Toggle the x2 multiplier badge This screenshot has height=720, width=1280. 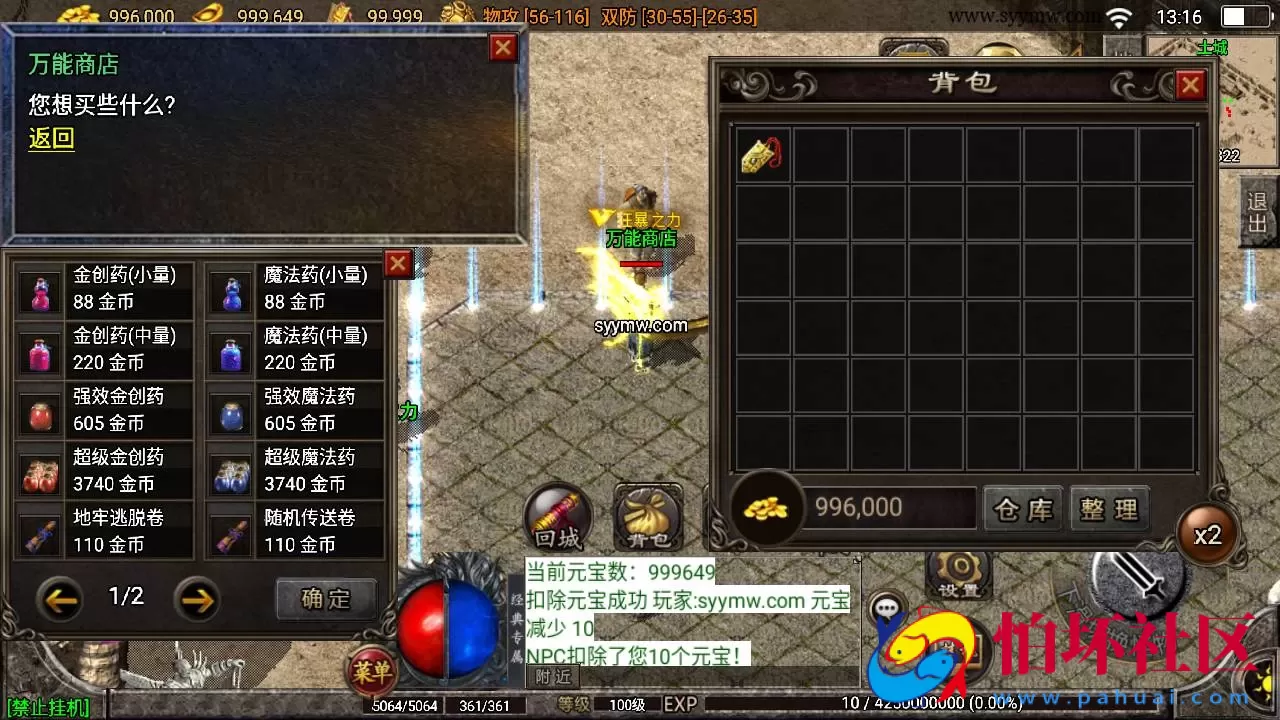pos(1208,535)
